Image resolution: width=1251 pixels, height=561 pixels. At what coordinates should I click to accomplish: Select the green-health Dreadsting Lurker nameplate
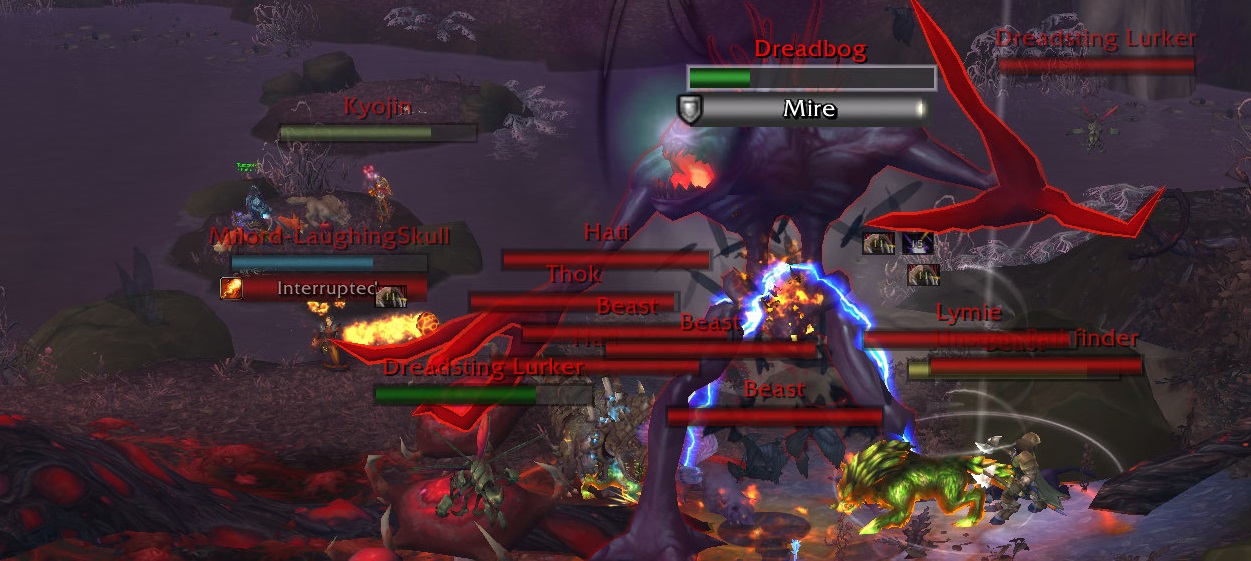[484, 395]
